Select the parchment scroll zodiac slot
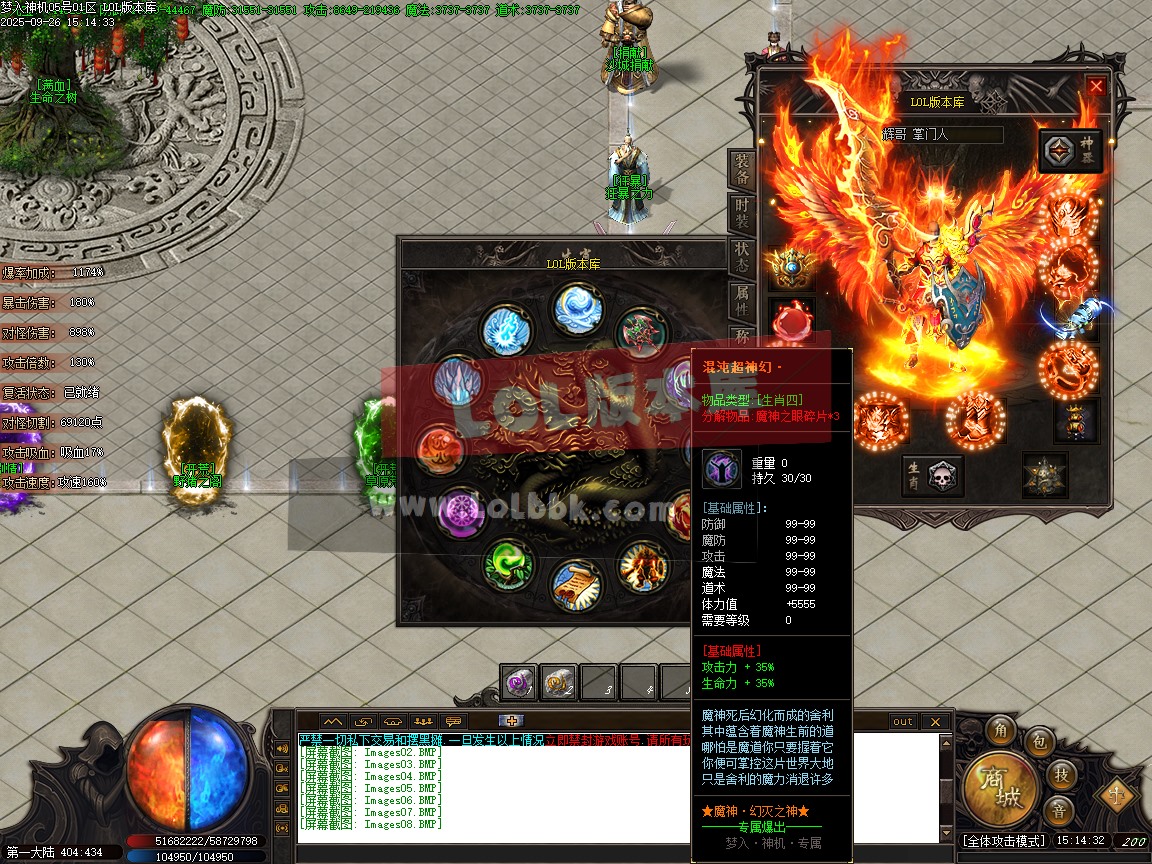This screenshot has height=864, width=1152. [x=574, y=585]
